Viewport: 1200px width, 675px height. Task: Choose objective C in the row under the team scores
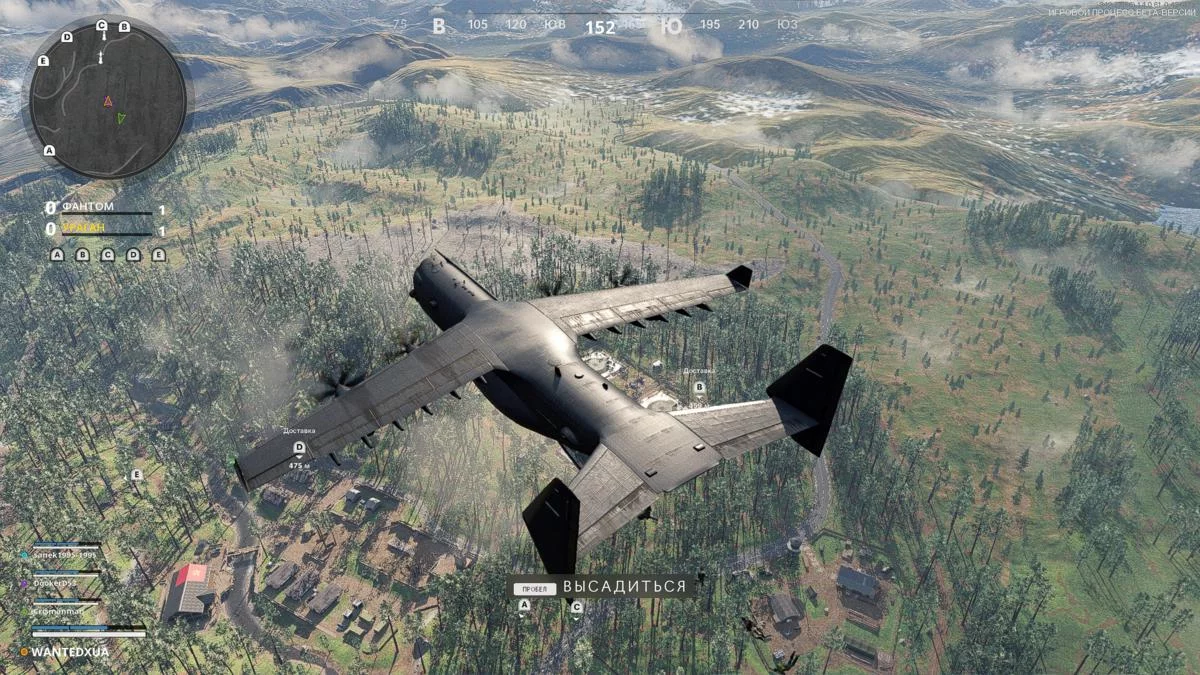click(108, 255)
